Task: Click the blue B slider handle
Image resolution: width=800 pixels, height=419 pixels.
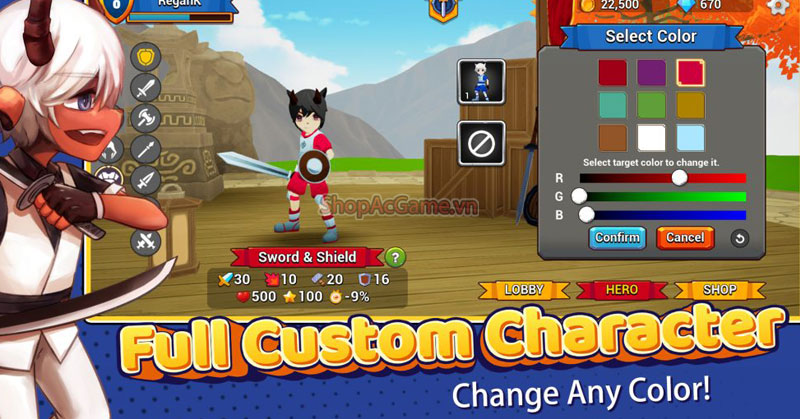Action: click(587, 213)
